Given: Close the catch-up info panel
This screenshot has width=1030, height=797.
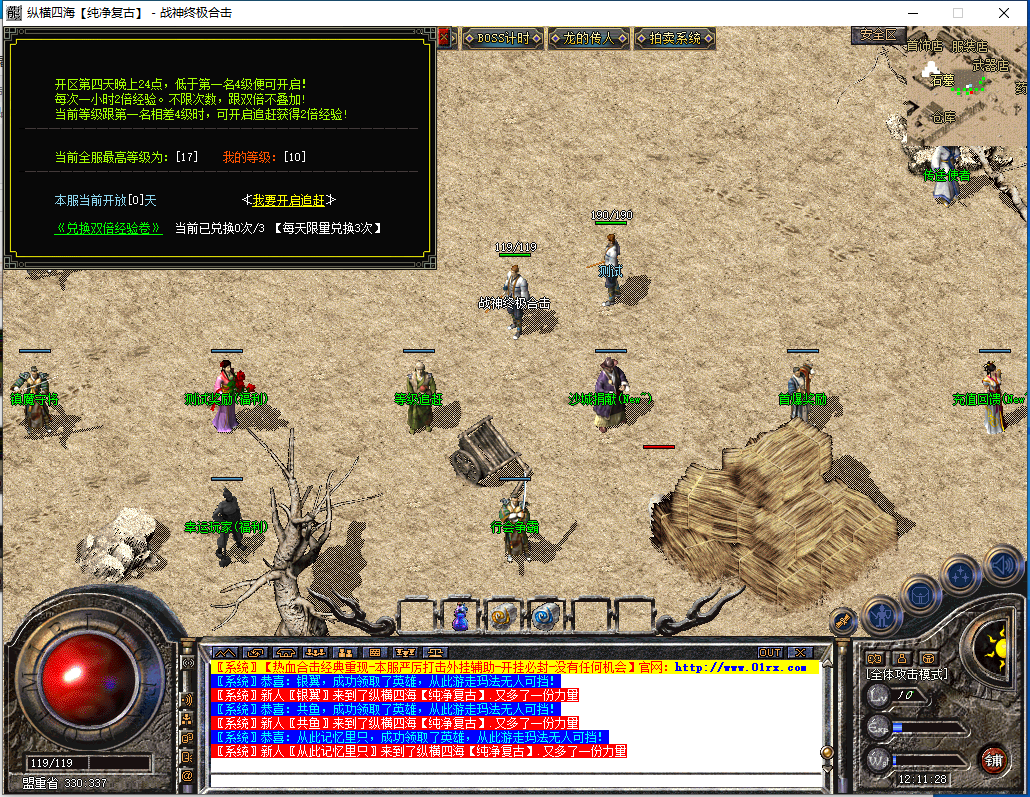Looking at the screenshot, I should [x=444, y=37].
